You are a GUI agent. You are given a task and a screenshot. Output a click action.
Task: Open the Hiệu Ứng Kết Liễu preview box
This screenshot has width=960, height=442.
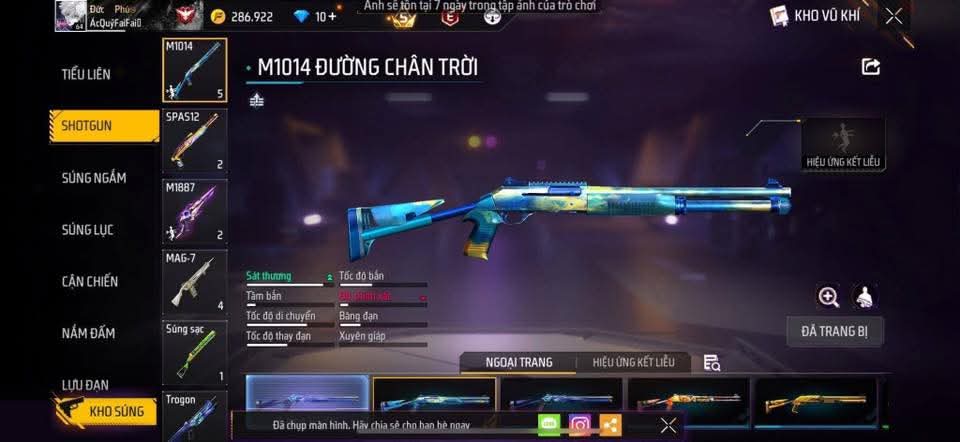click(844, 143)
